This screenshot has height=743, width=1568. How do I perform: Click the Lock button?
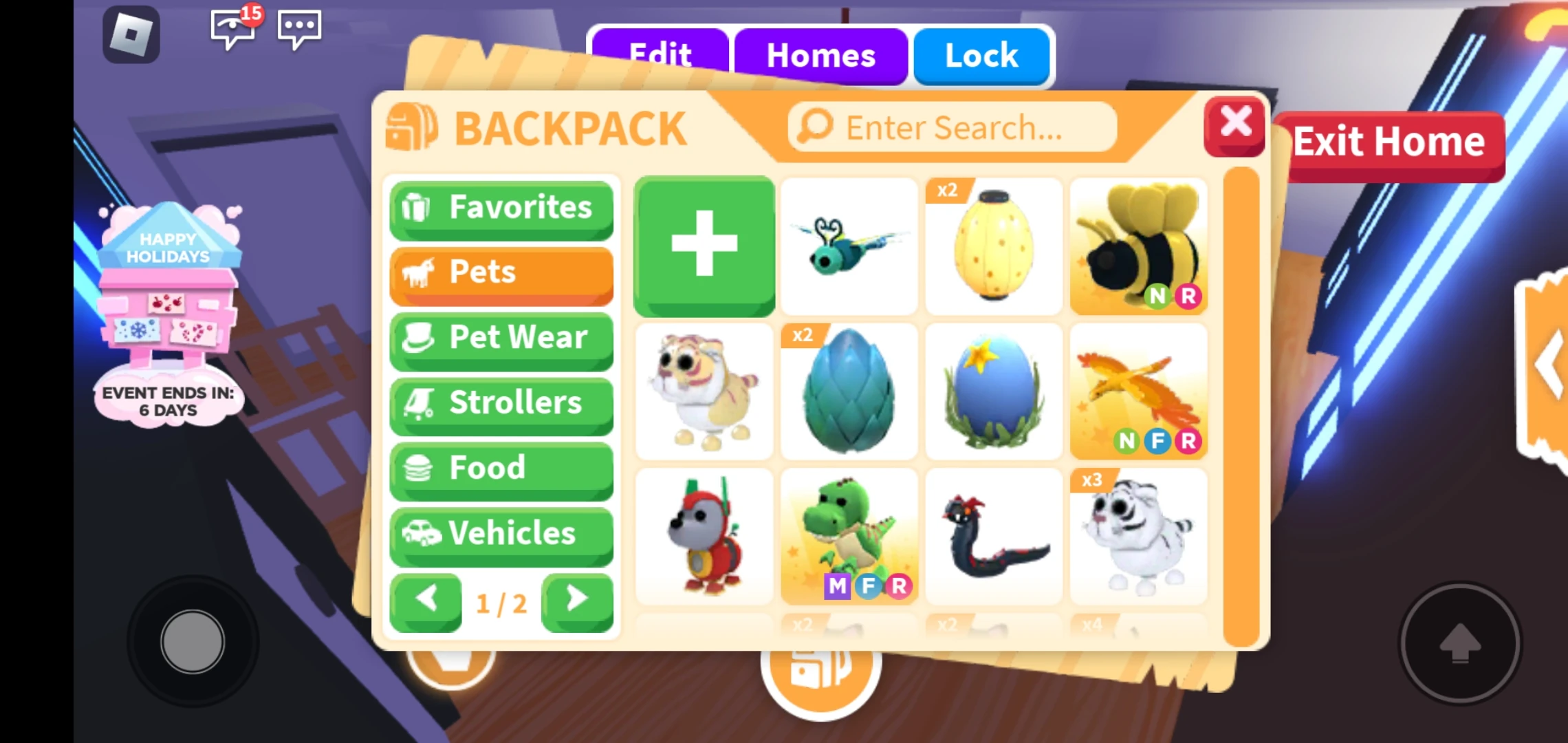(x=981, y=56)
